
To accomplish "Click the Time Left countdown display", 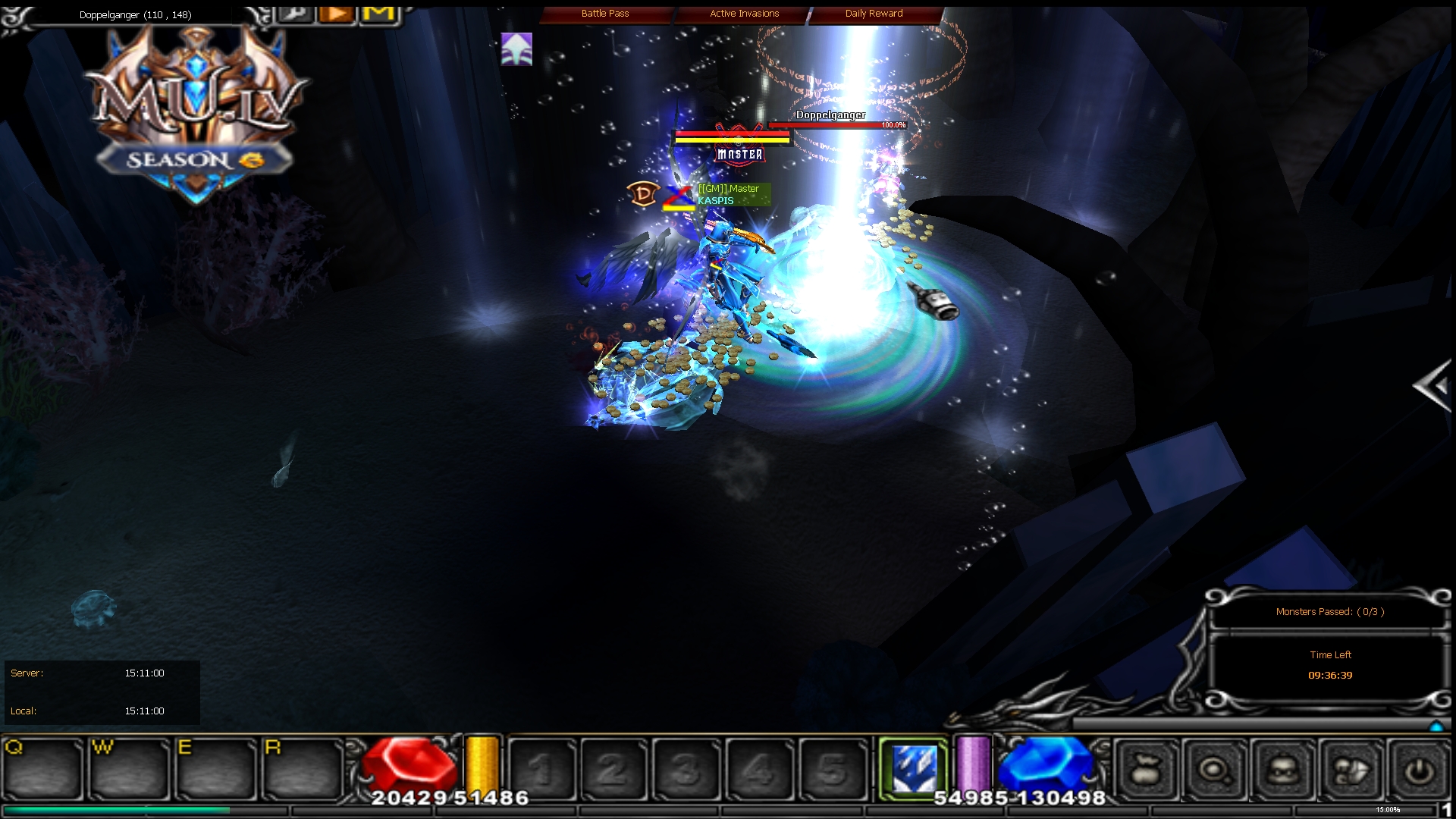I will [1331, 675].
